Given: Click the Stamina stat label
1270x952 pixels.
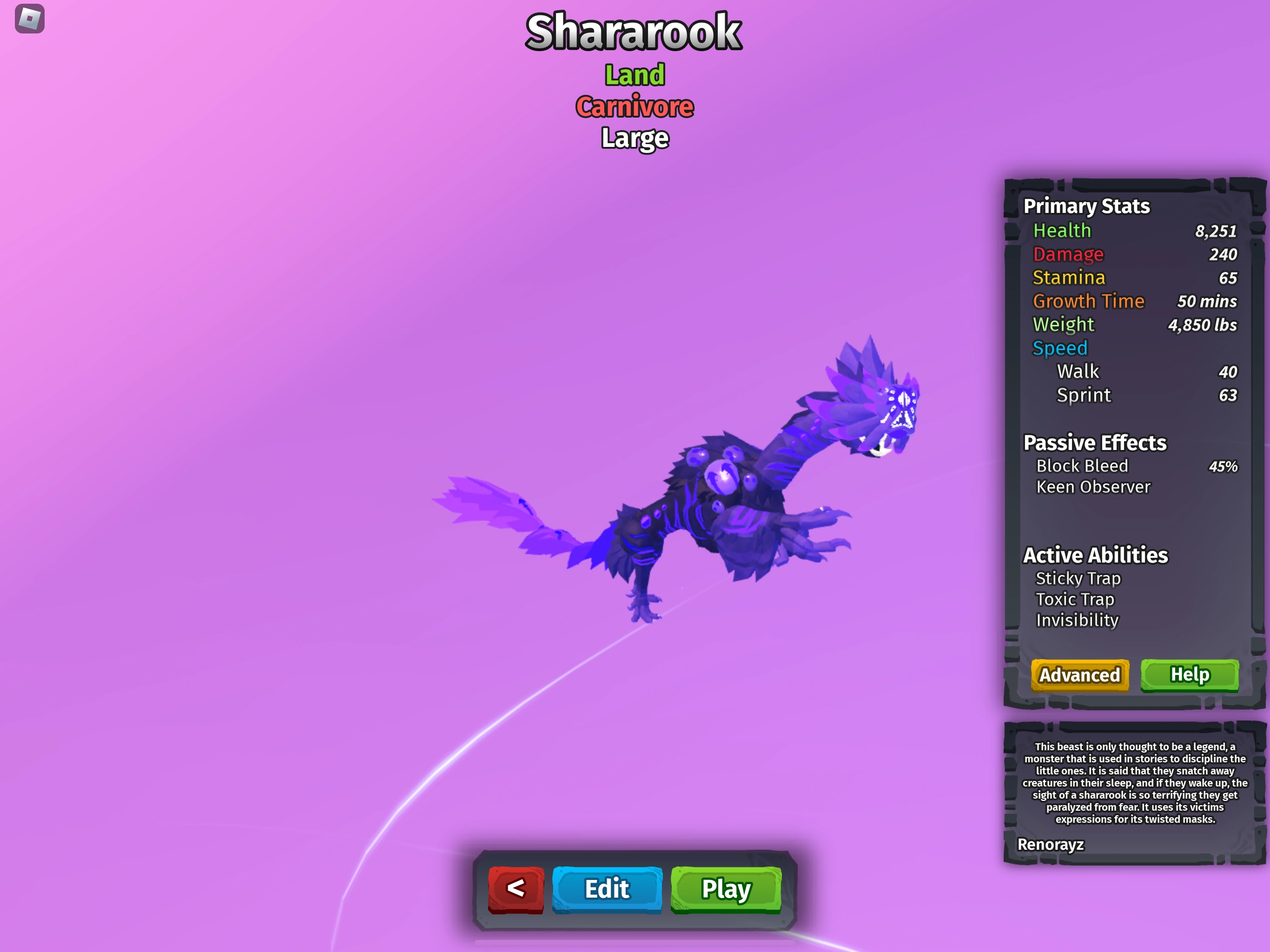Looking at the screenshot, I should 1068,278.
